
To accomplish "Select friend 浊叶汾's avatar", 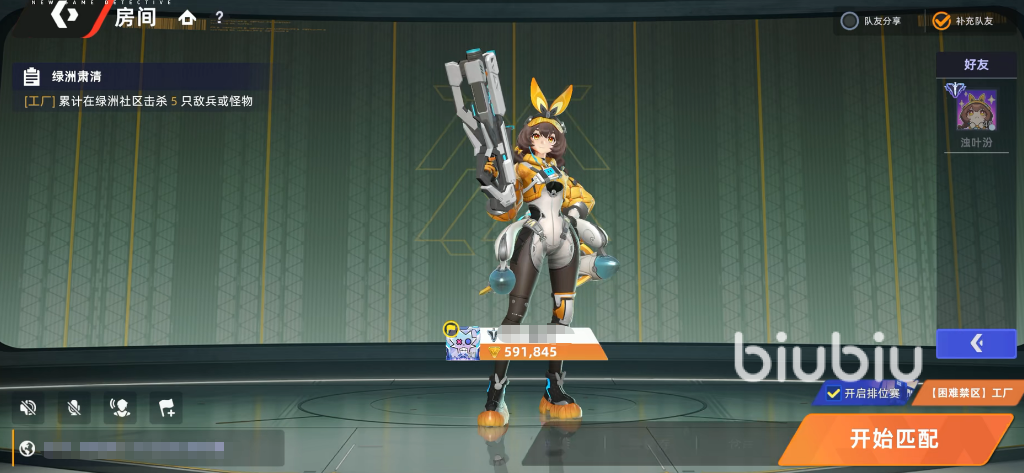I will click(x=976, y=110).
